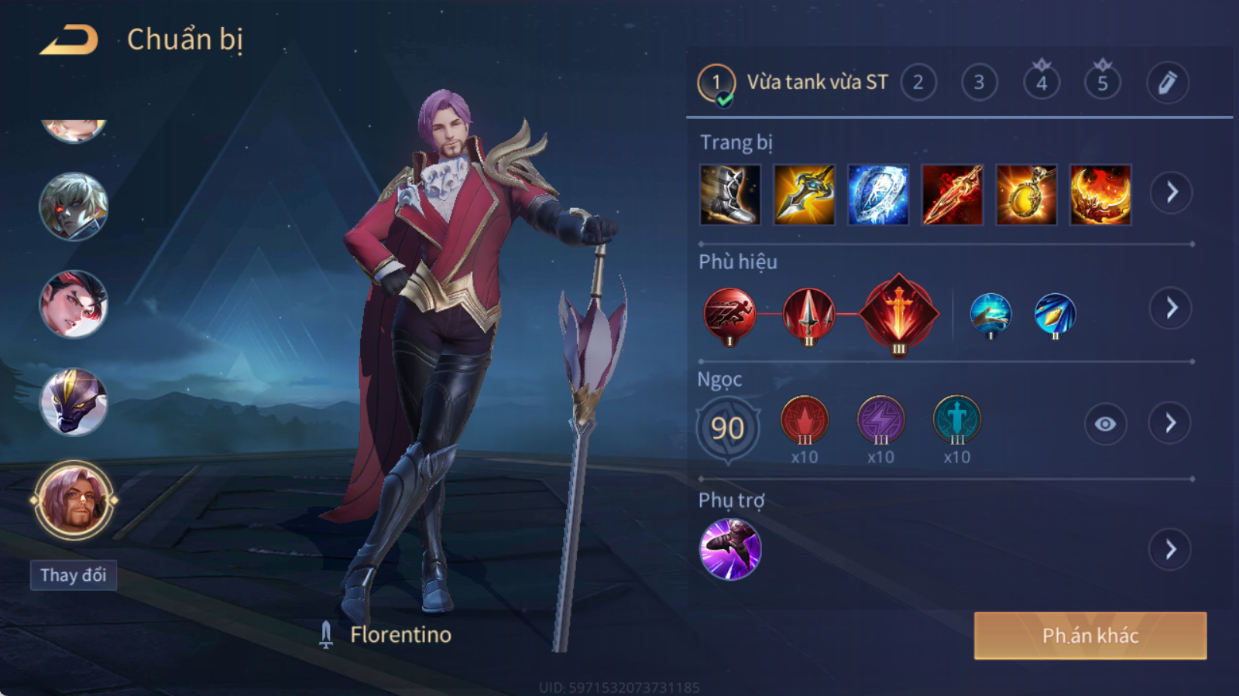Edit the preset with the pencil icon
This screenshot has width=1239, height=696.
[1167, 82]
